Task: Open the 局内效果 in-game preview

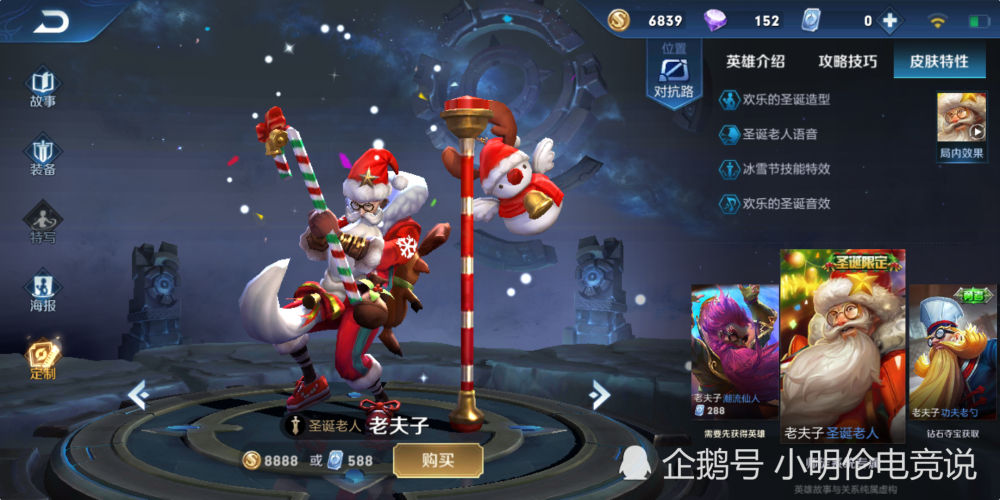Action: click(961, 125)
